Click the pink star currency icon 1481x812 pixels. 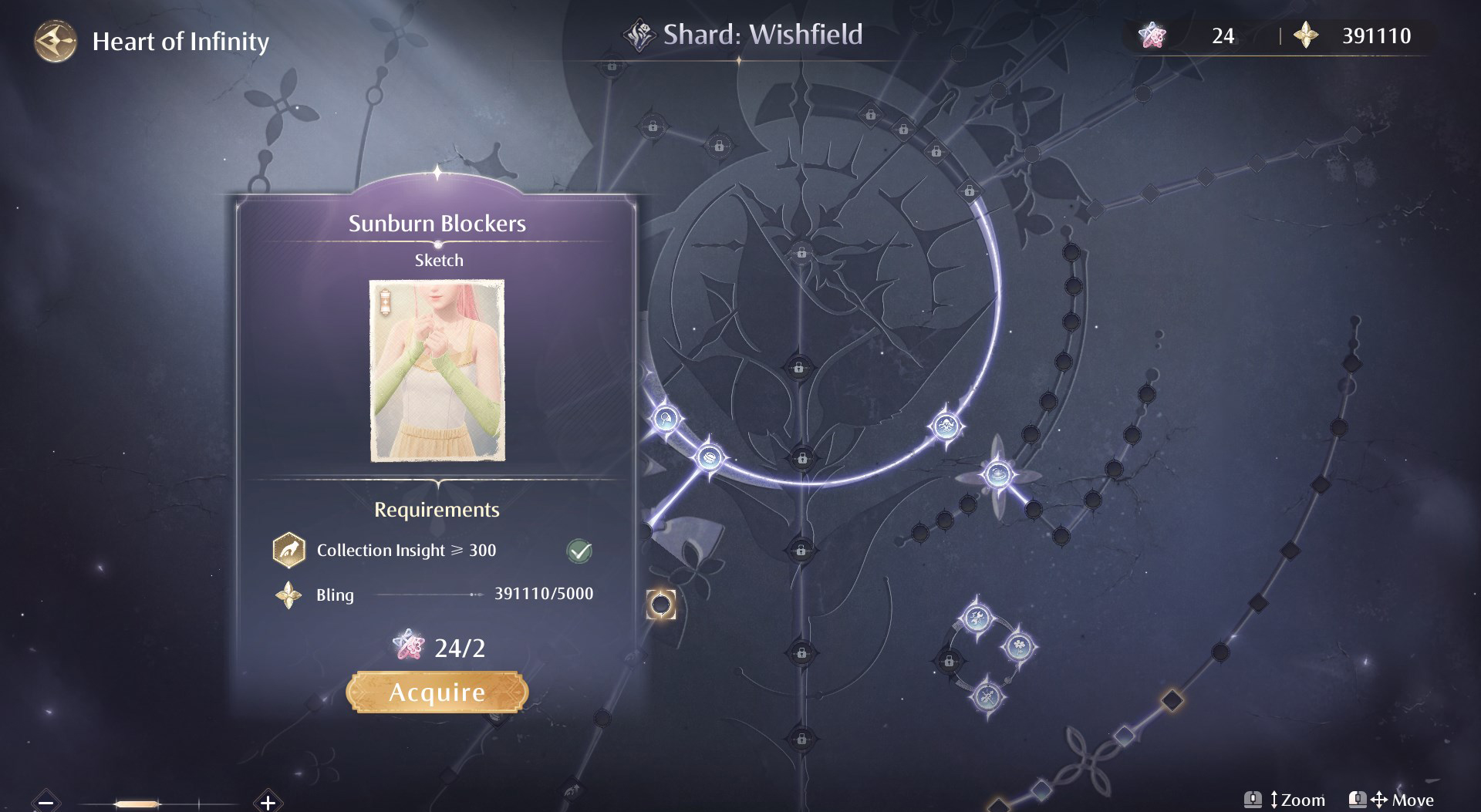click(x=1152, y=35)
